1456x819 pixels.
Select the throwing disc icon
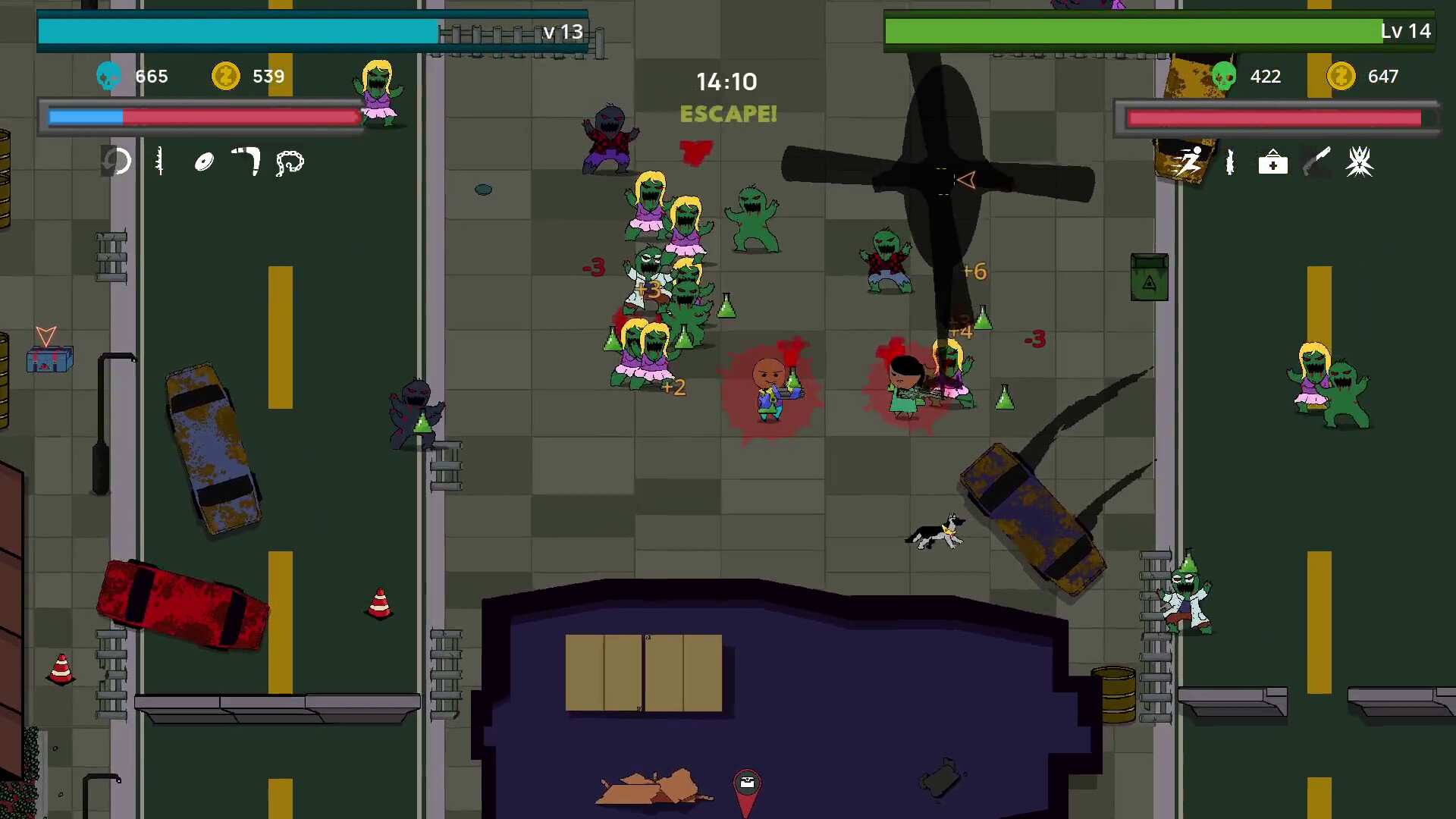203,162
